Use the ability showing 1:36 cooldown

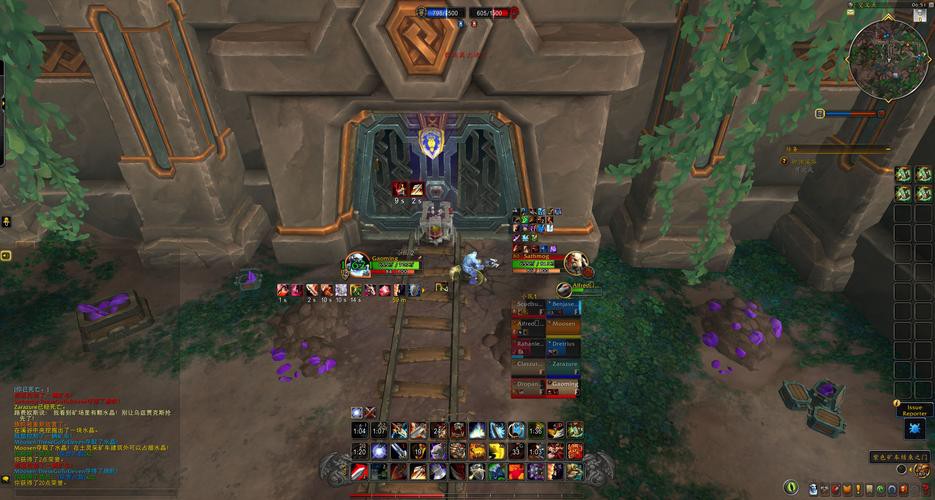pyautogui.click(x=536, y=430)
